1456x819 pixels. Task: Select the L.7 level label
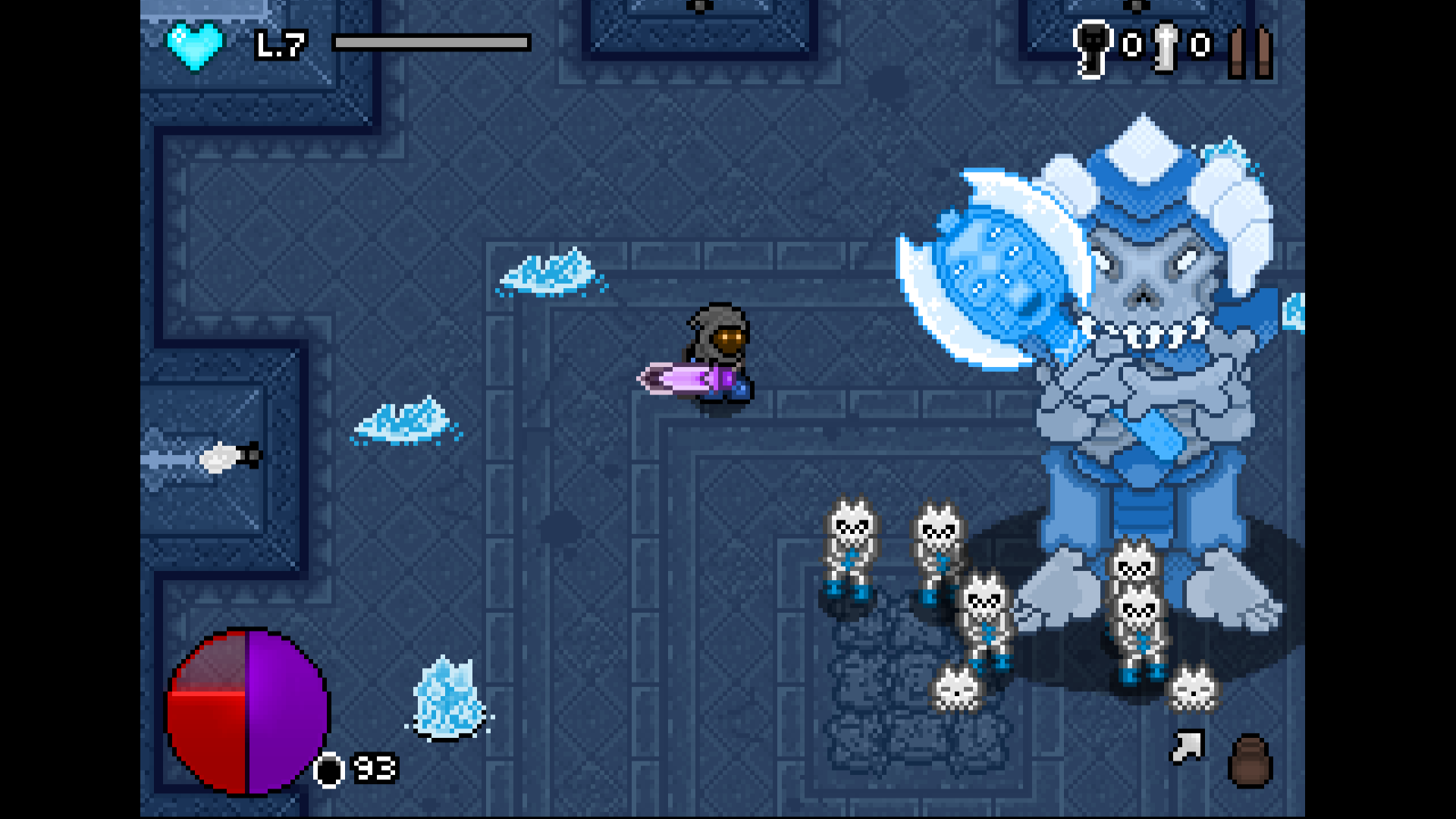pyautogui.click(x=279, y=45)
